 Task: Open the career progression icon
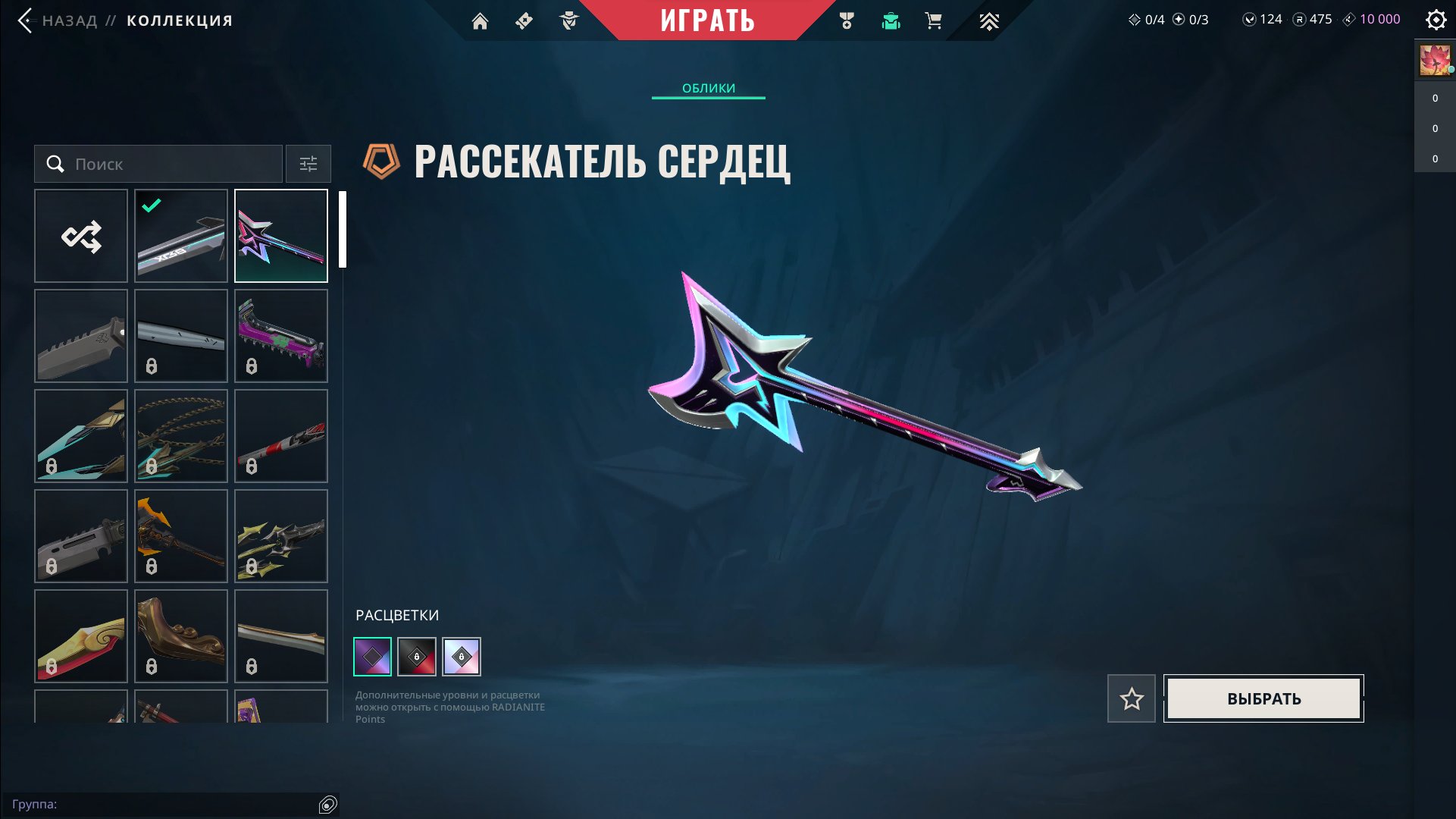(x=989, y=20)
